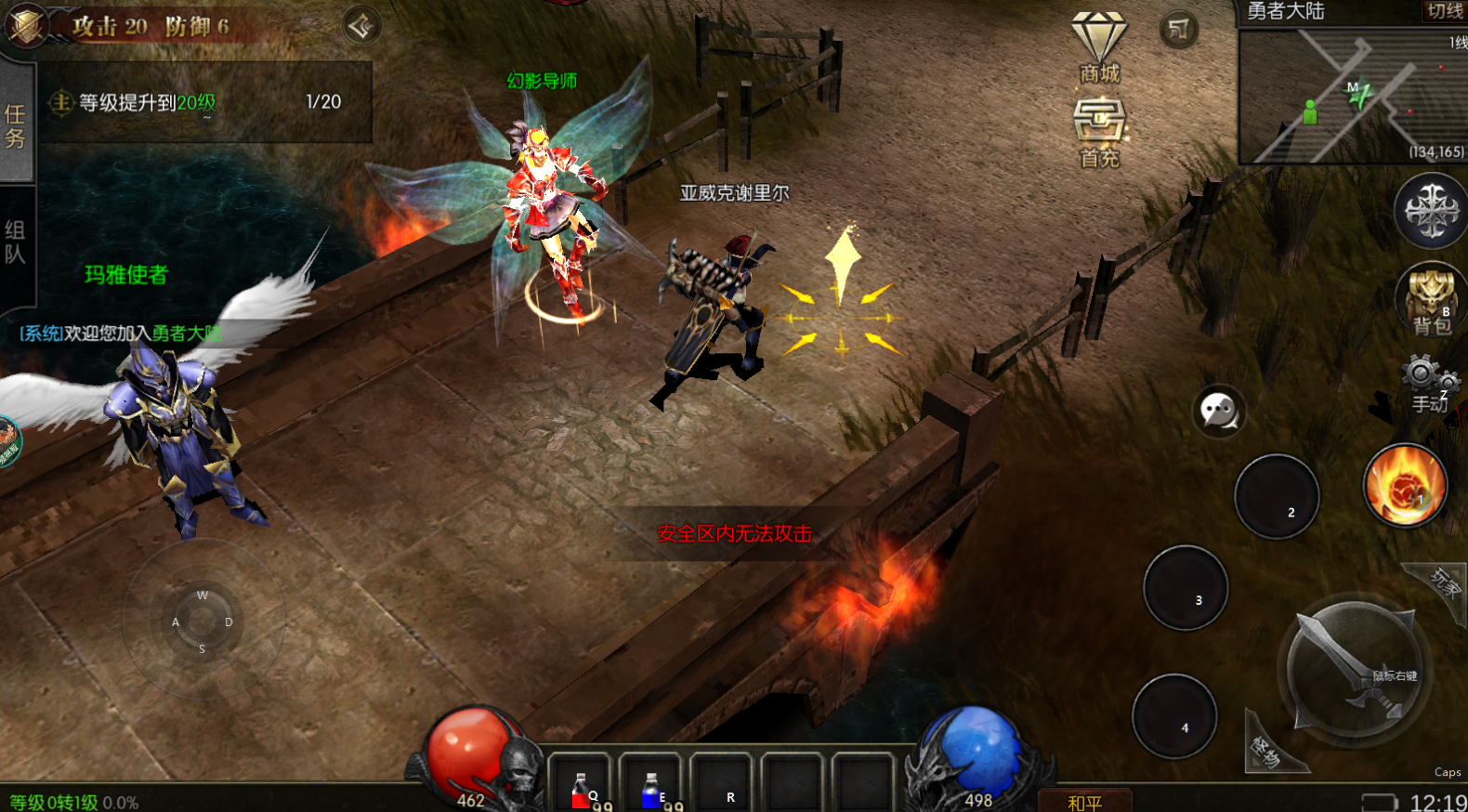Viewport: 1468px width, 812px height.
Task: Switch to the 组队 team tab
Action: [16, 242]
